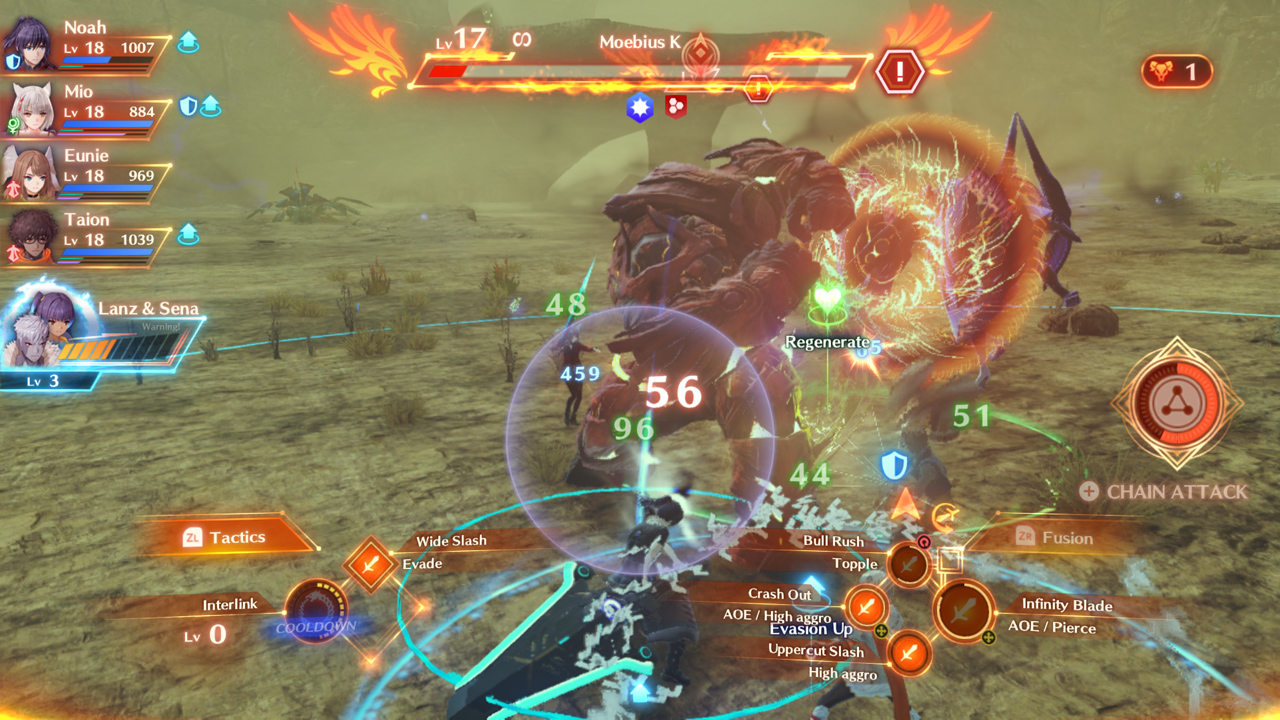
Task: Pick Taion's party portrait
Action: (30, 238)
